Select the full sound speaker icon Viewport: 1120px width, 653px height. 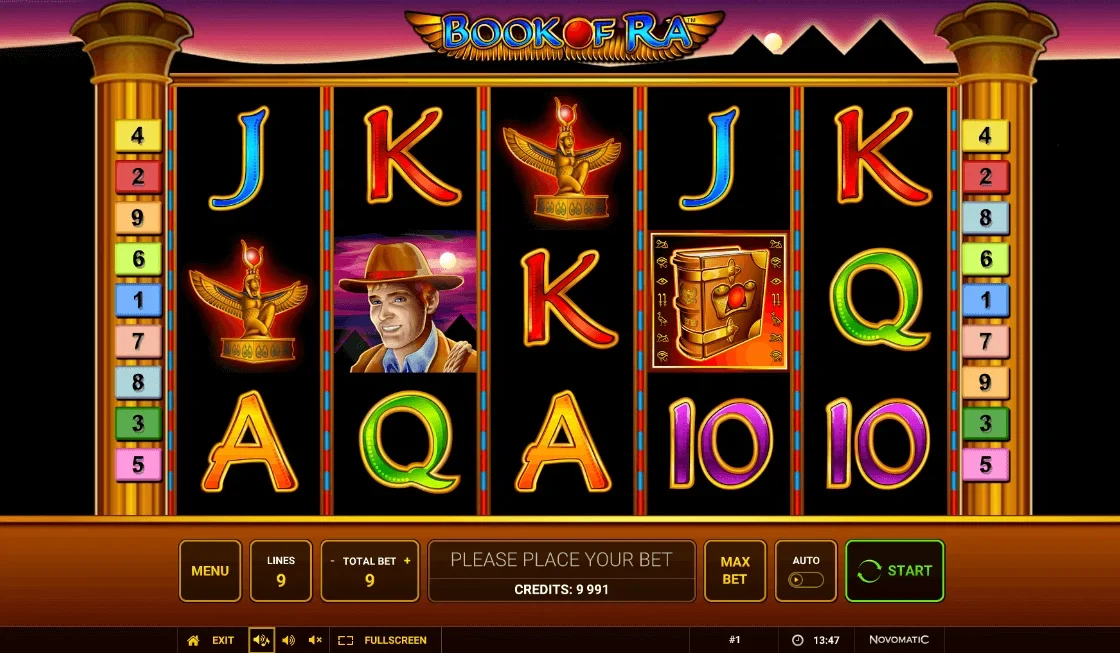(x=261, y=640)
